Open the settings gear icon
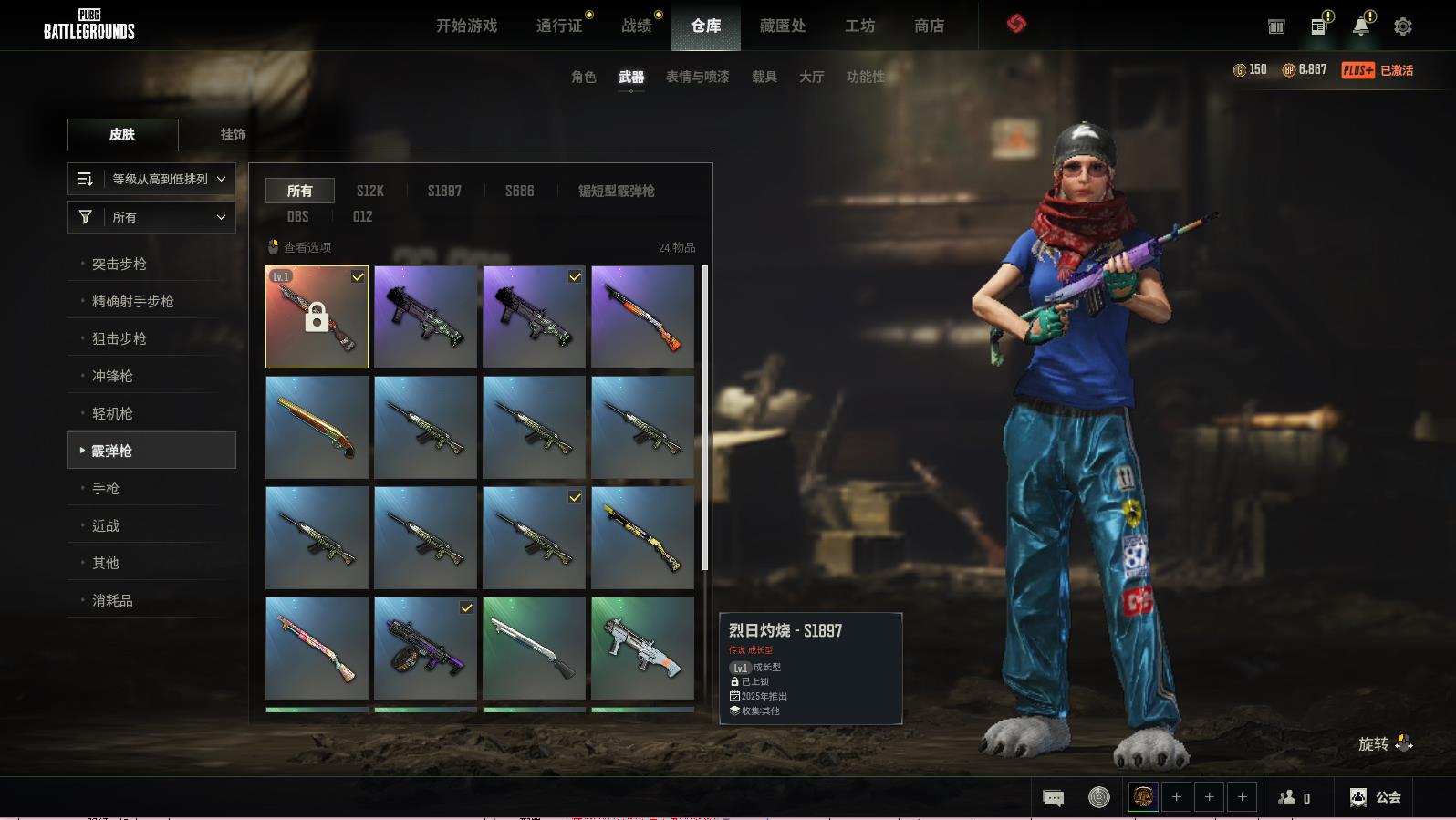 [x=1403, y=26]
